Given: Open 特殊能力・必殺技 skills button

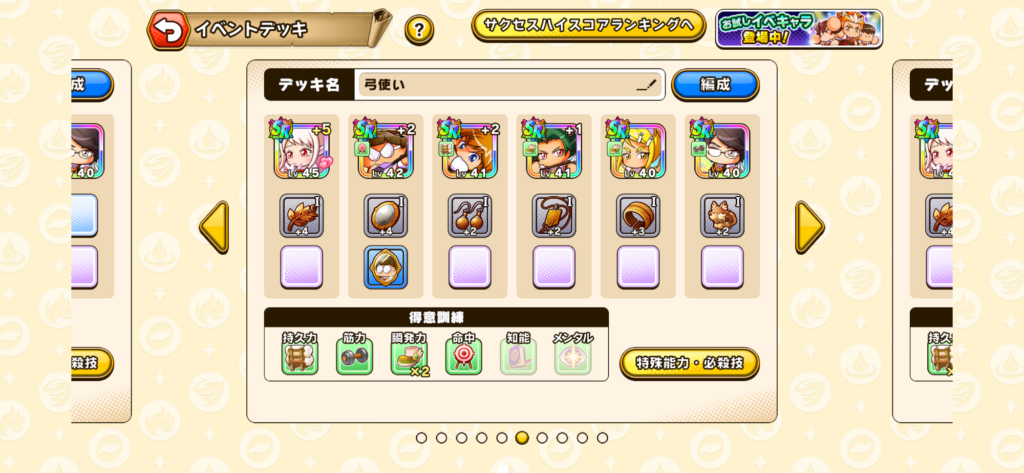Looking at the screenshot, I should pos(689,363).
